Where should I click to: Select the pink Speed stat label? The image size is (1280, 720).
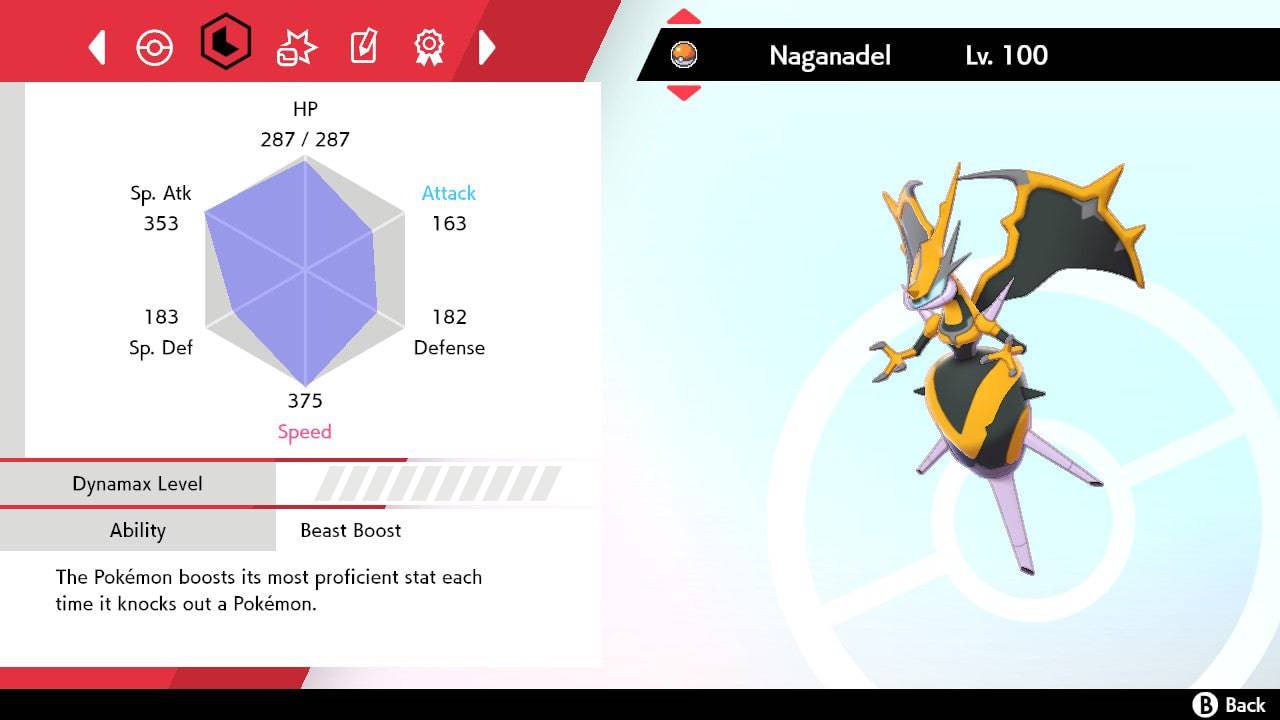pos(304,431)
